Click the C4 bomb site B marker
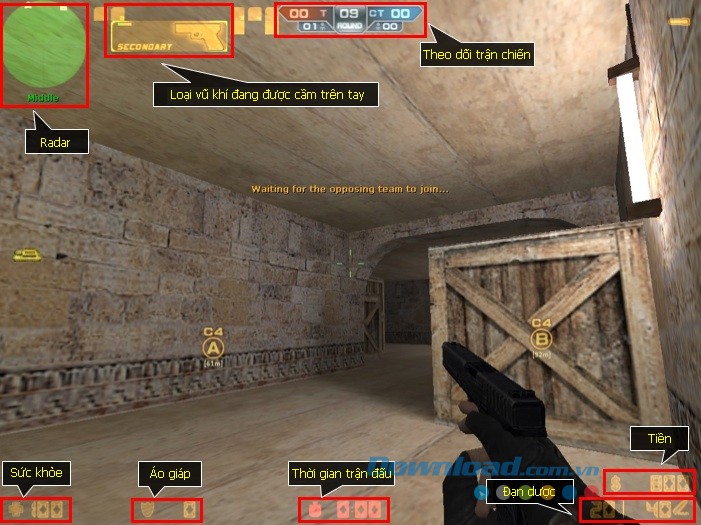Image resolution: width=701 pixels, height=525 pixels. (x=541, y=338)
